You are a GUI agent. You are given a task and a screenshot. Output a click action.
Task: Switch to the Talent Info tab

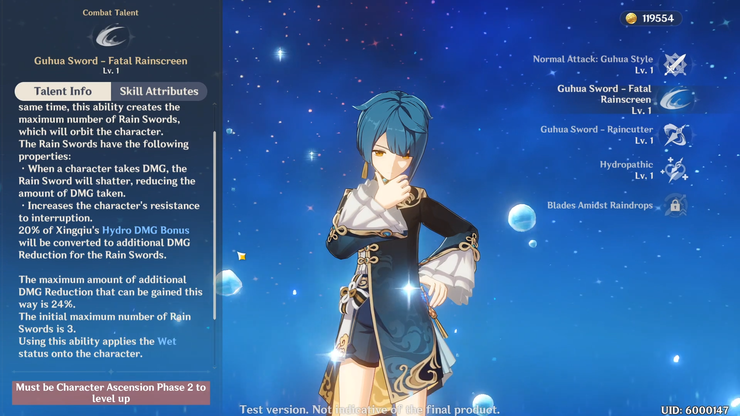coord(62,91)
